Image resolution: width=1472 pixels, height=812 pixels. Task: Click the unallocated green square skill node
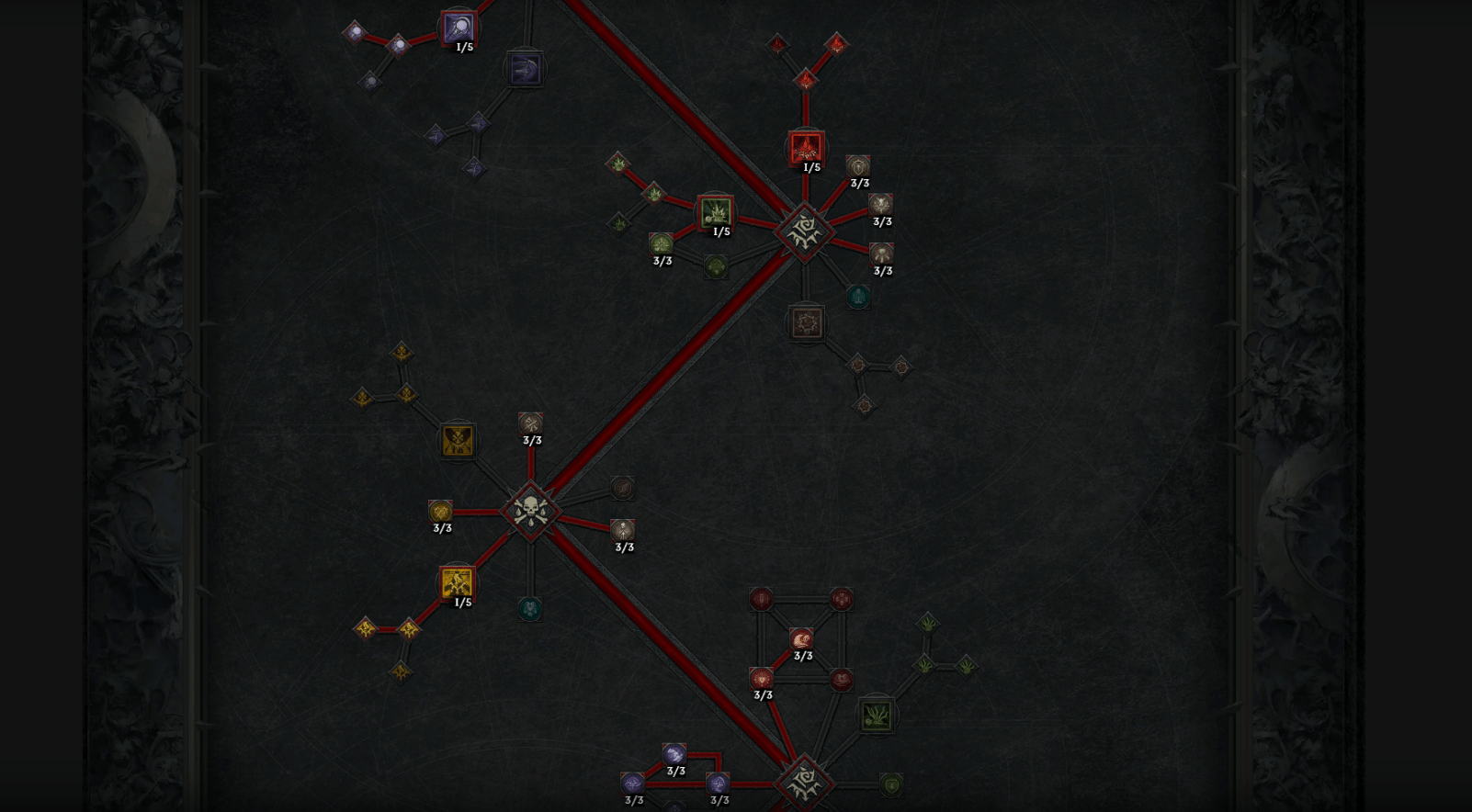(x=877, y=715)
